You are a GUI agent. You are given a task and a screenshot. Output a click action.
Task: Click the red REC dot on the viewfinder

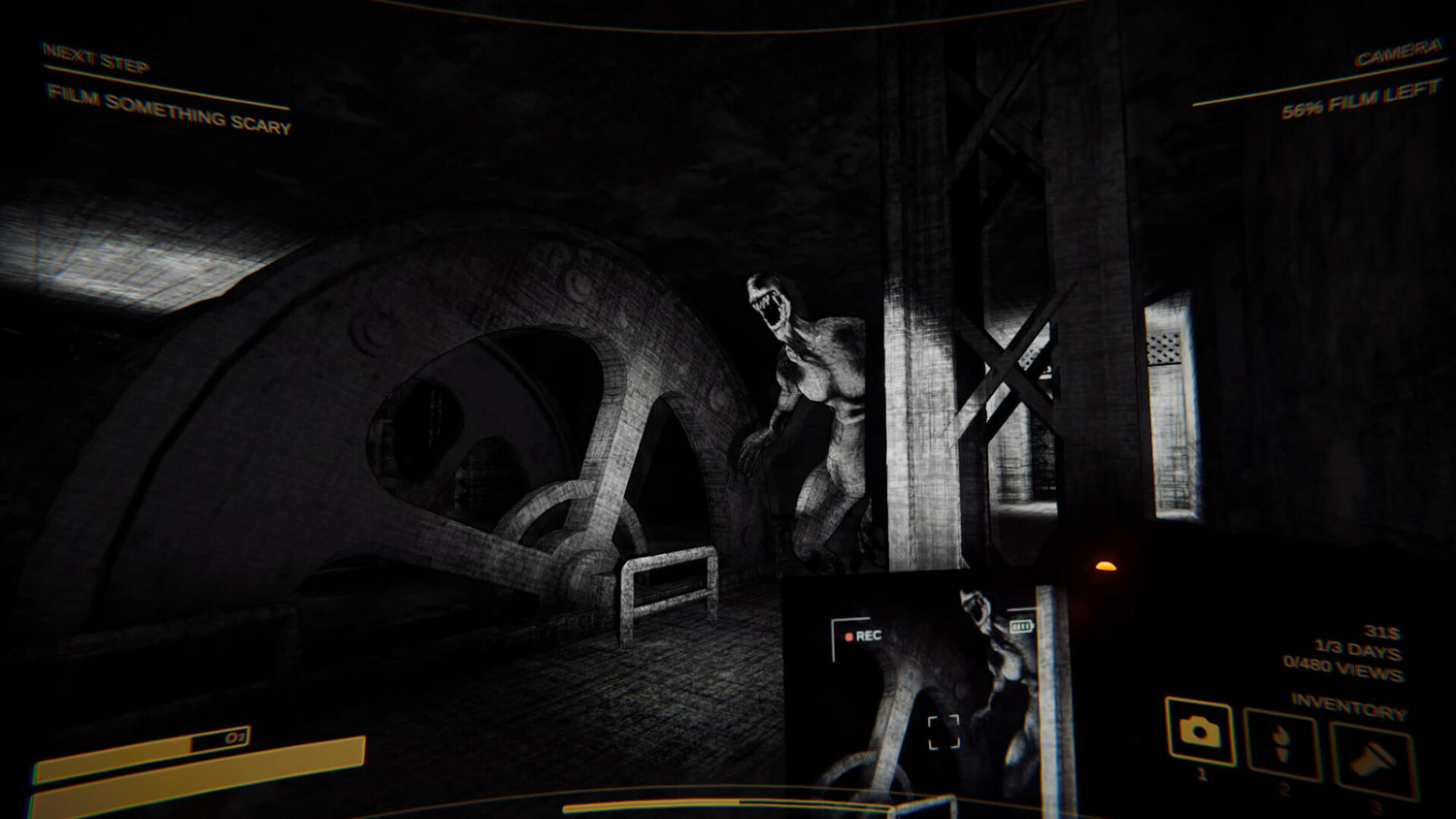848,636
